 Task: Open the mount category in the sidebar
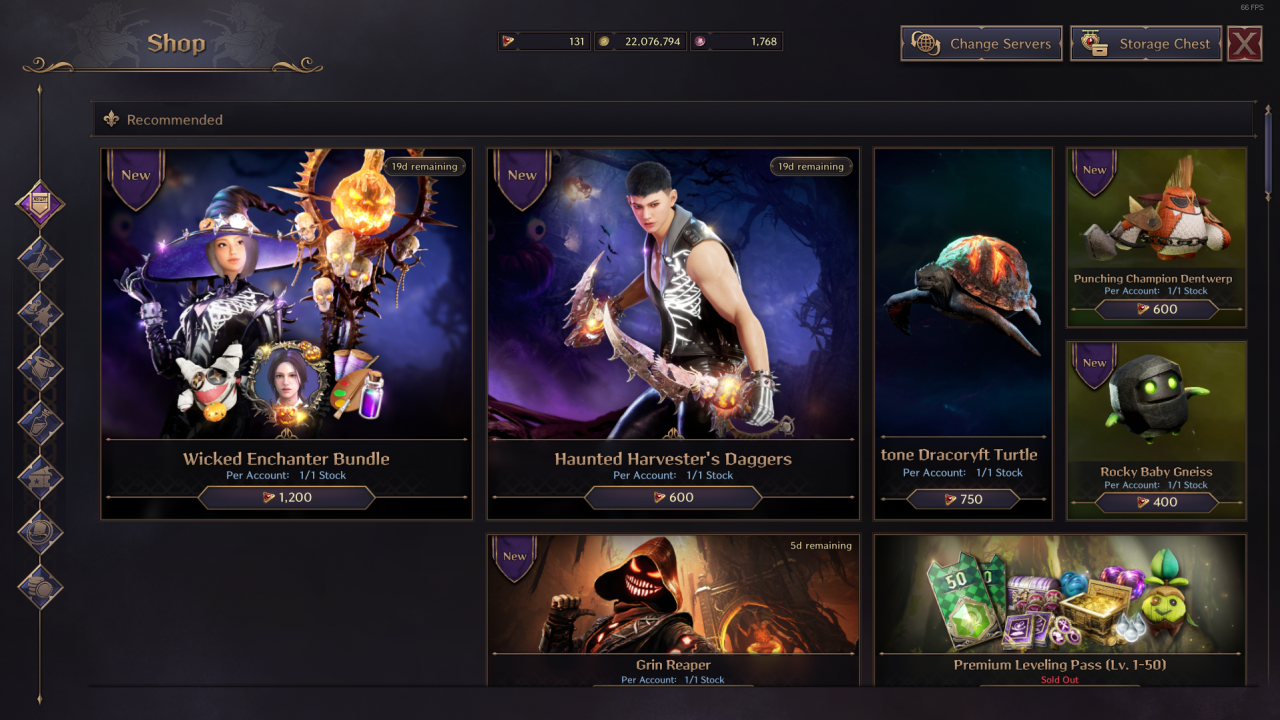41,256
